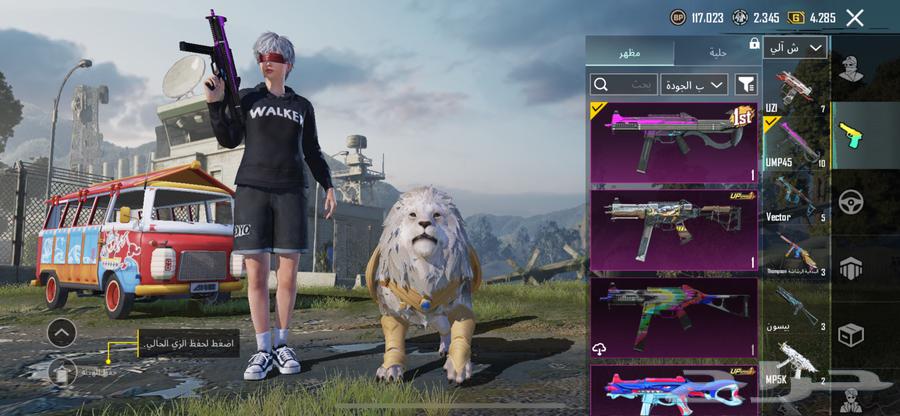Select UMP45 in the weapon list
This screenshot has width=900, height=416.
796,143
